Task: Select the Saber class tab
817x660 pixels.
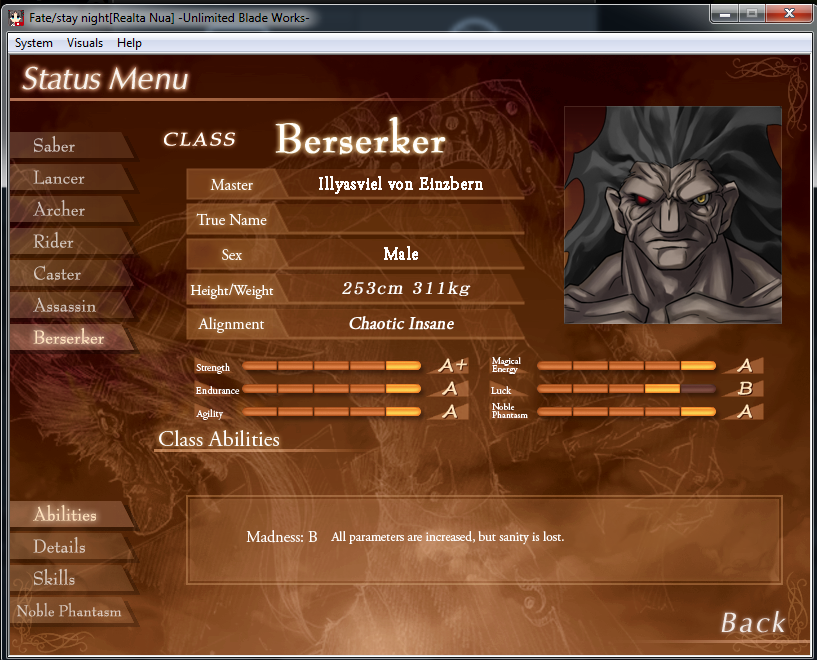Action: point(55,146)
